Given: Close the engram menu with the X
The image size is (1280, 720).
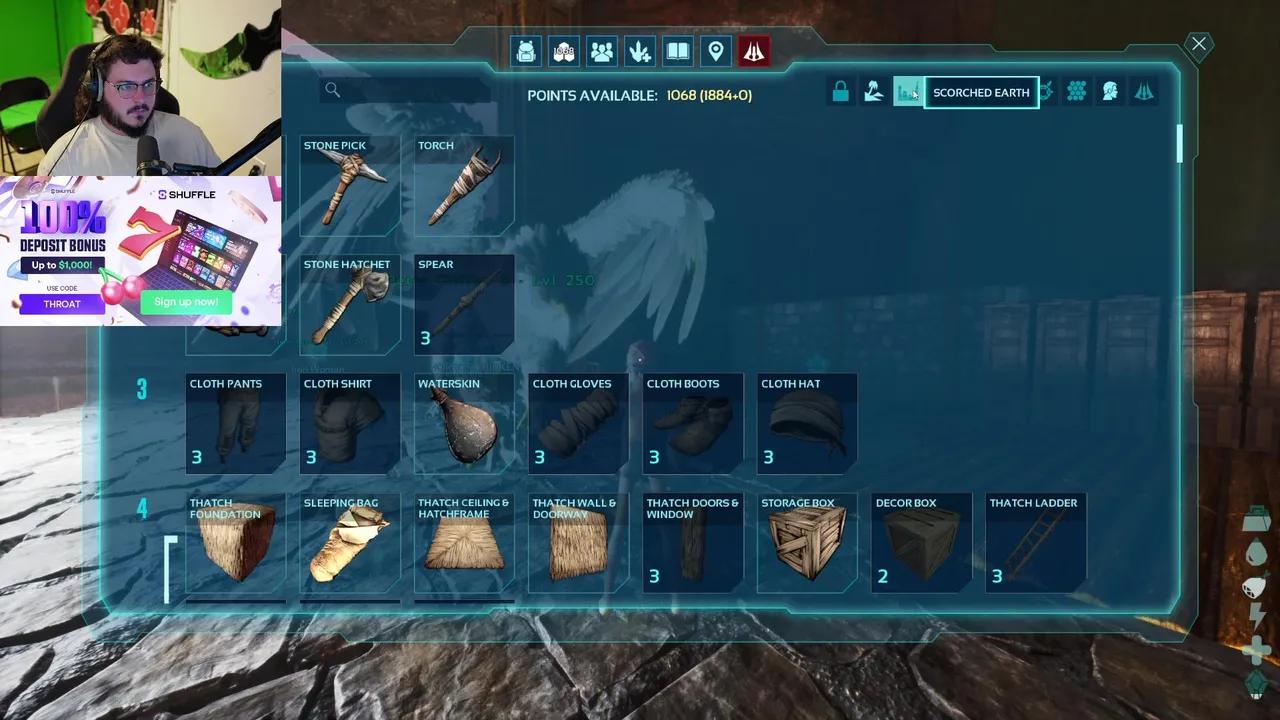Looking at the screenshot, I should coord(1198,44).
